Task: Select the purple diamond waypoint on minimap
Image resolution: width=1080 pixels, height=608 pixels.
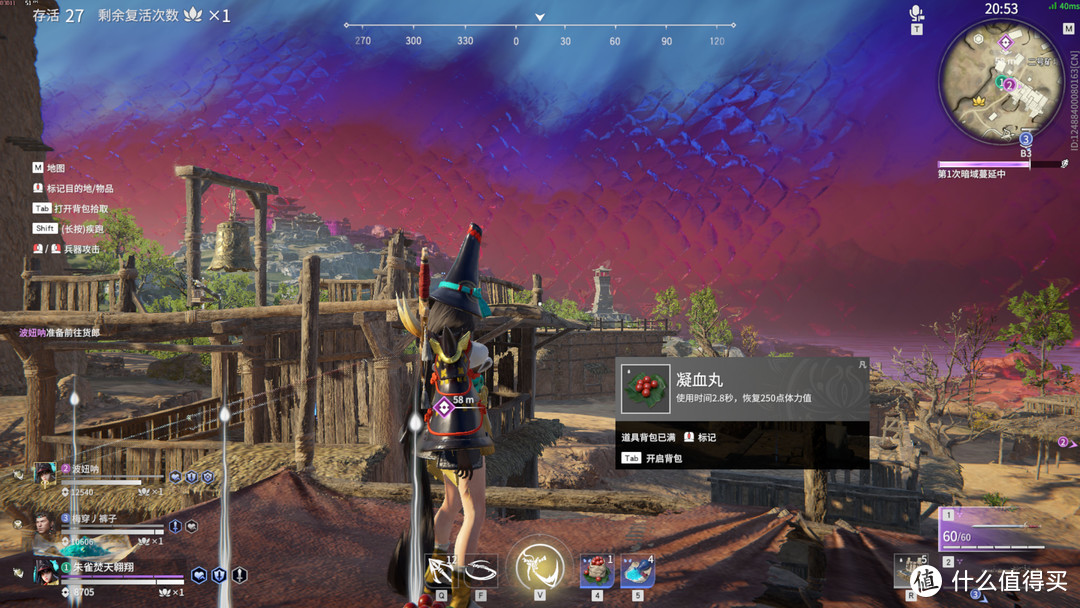Action: (1006, 43)
